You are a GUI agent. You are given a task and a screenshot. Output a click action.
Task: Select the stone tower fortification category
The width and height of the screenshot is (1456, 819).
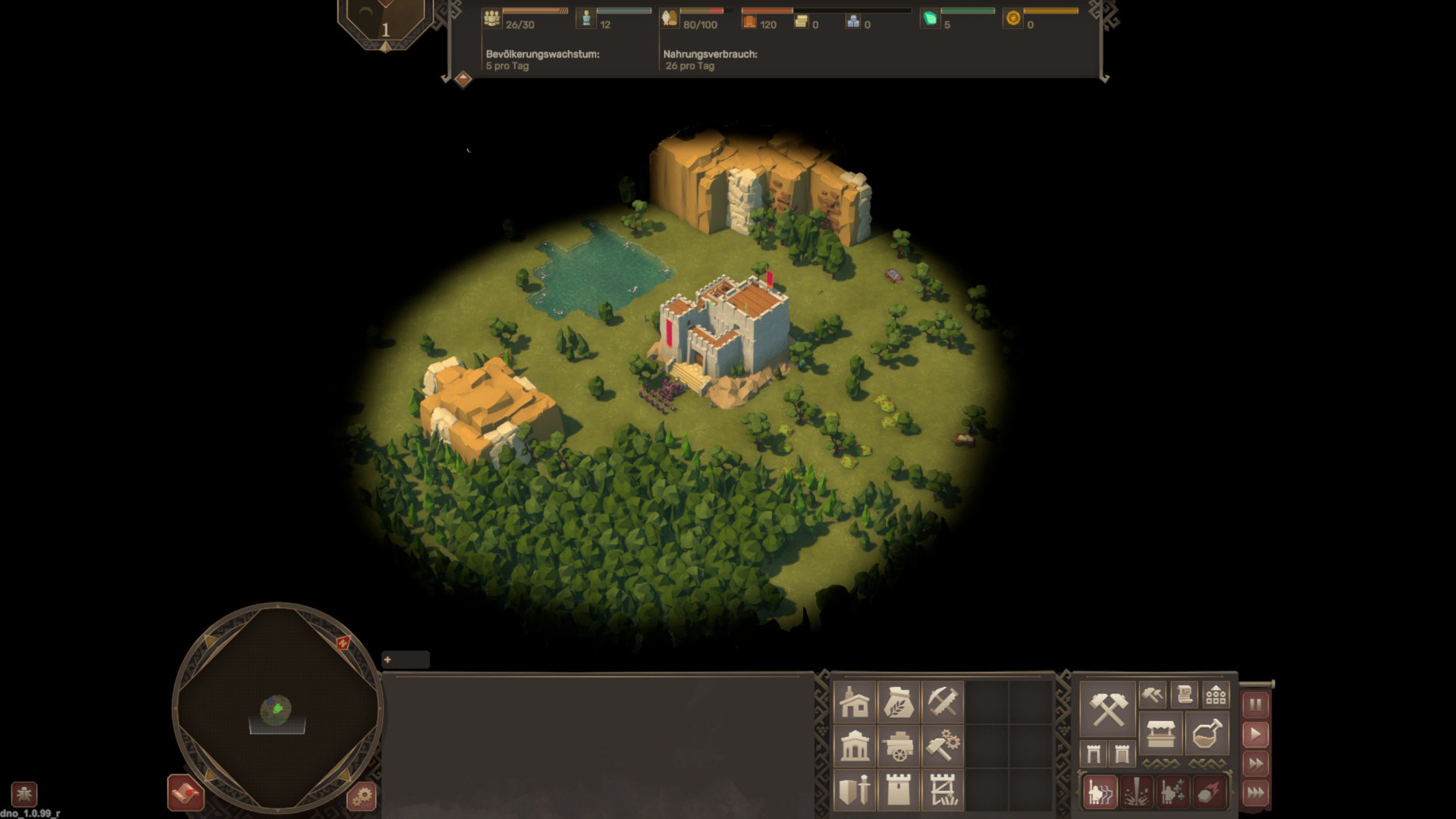[x=899, y=790]
